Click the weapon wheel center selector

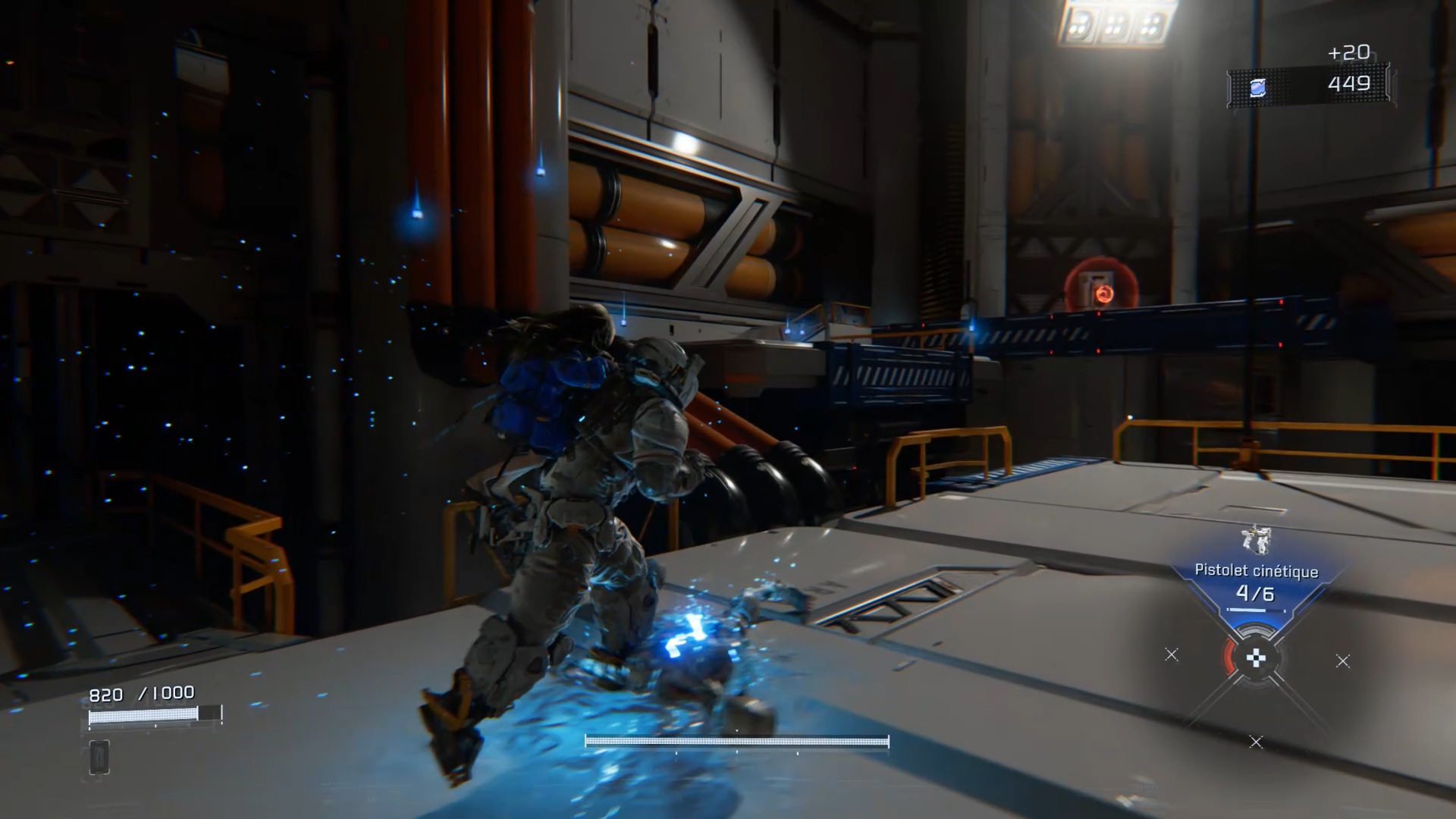coord(1256,658)
